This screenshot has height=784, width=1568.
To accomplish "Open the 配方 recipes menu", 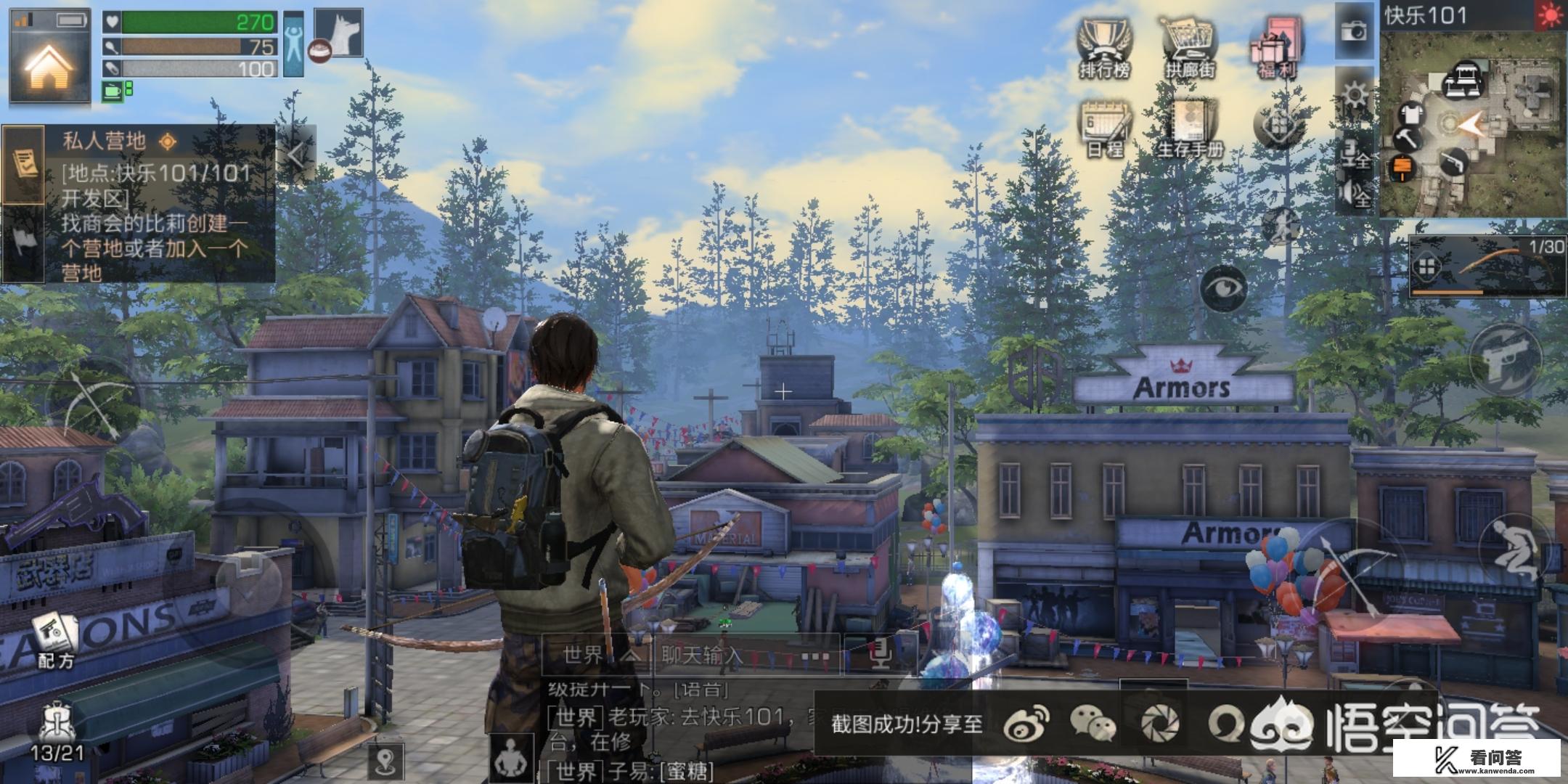I will pos(55,640).
